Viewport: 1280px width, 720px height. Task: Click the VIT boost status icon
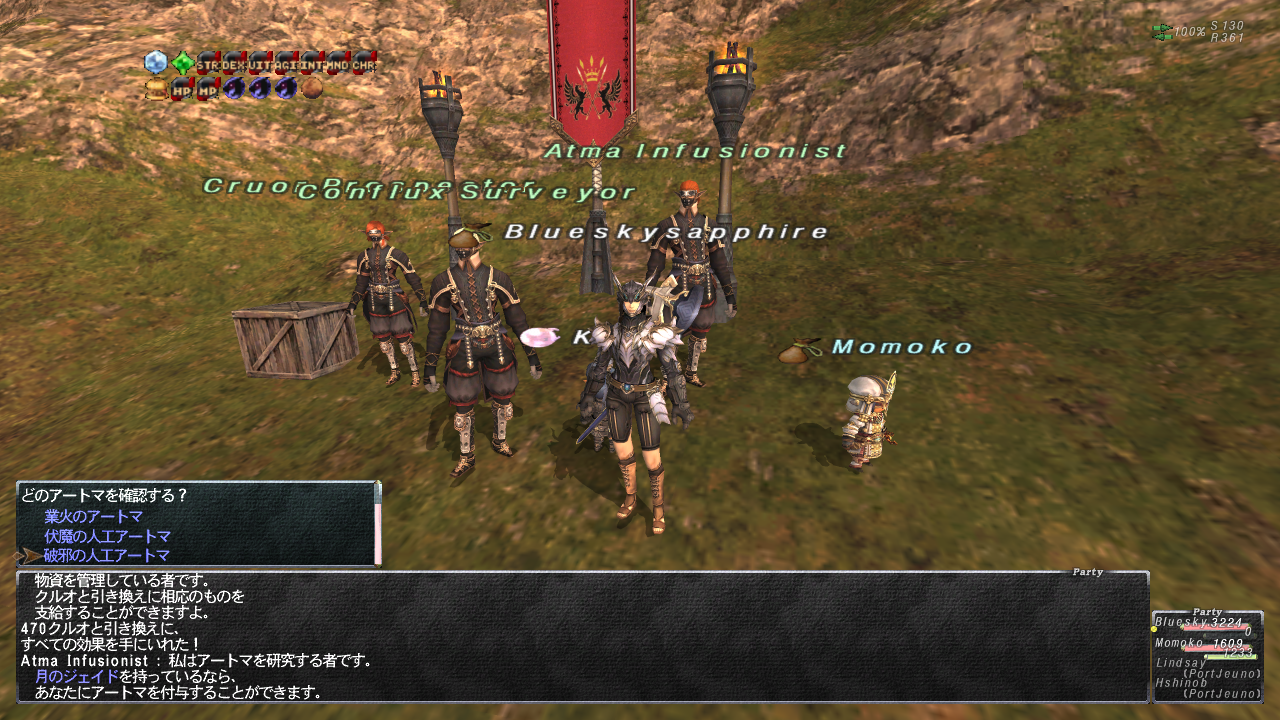point(260,64)
